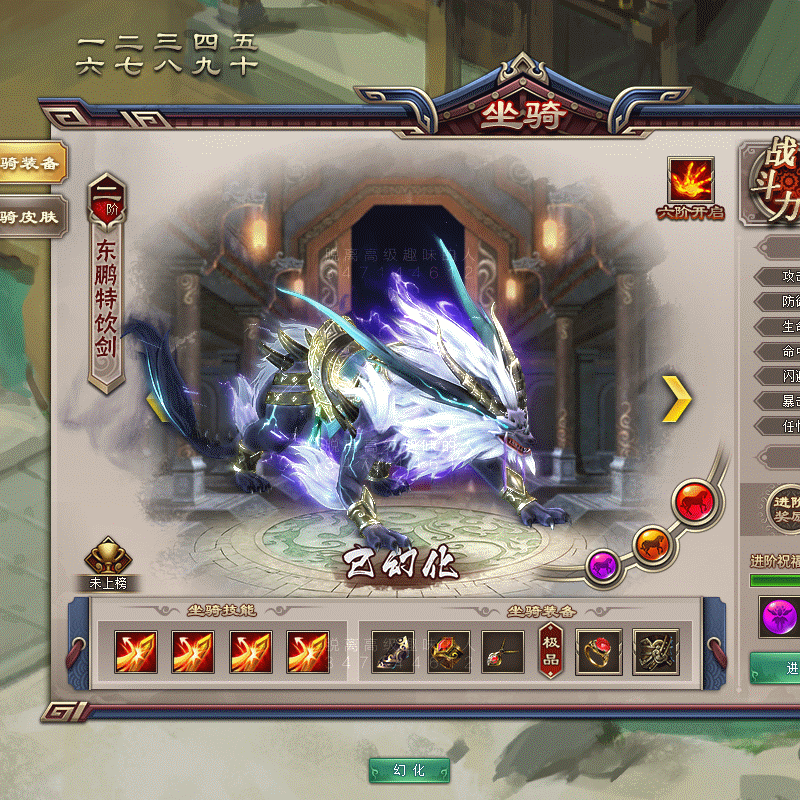Click the green 幻化 button
This screenshot has height=800, width=800.
pyautogui.click(x=409, y=770)
